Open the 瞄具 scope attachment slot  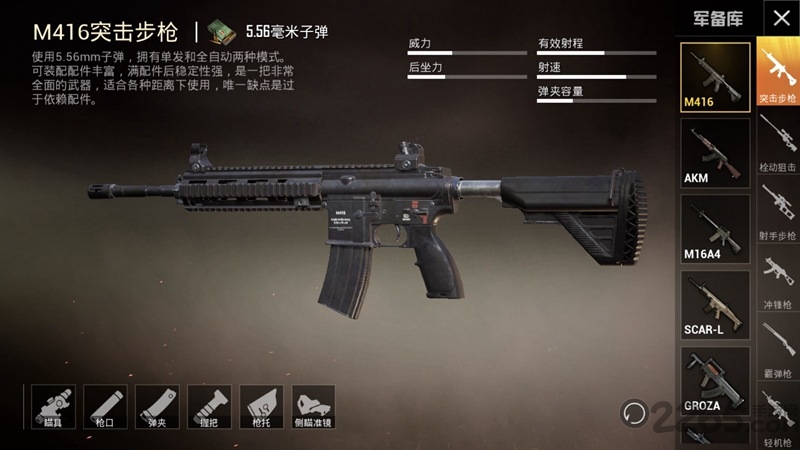tap(52, 407)
